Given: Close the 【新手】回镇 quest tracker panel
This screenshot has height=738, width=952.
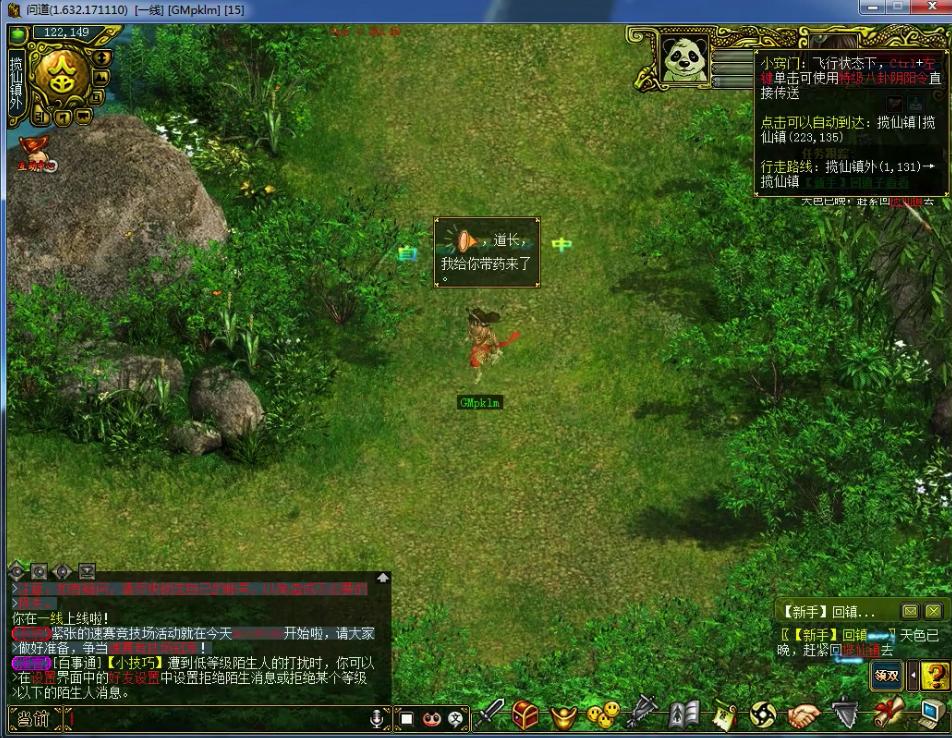Looking at the screenshot, I should [x=933, y=611].
